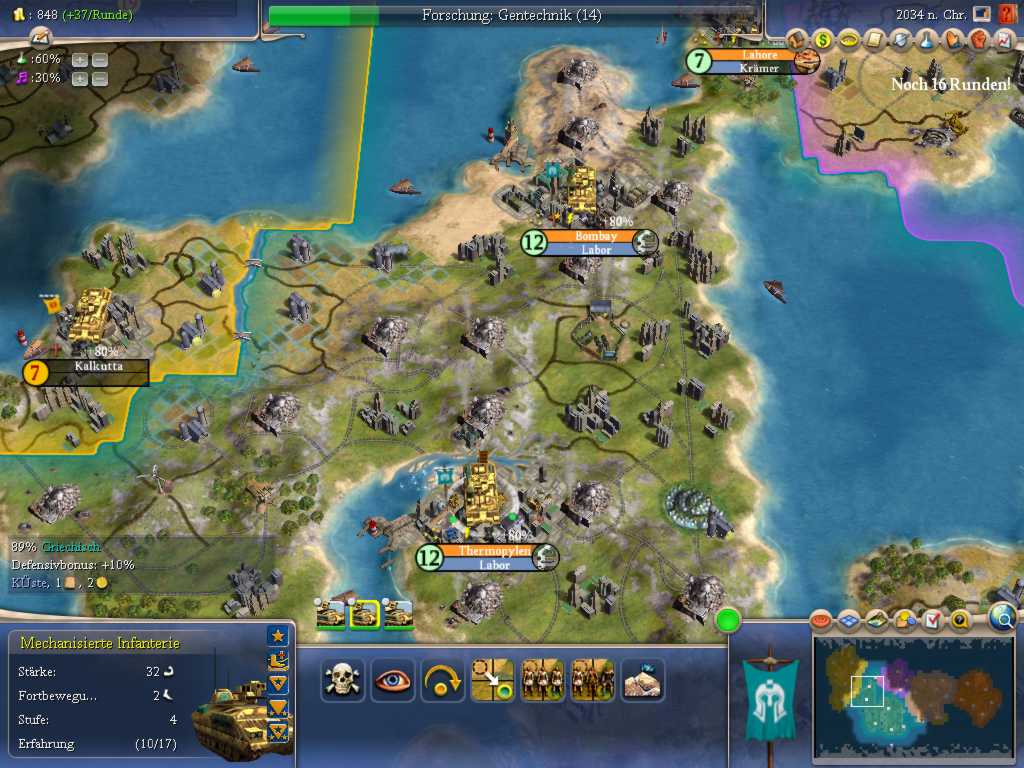Open the science advisor flask icon

pos(927,40)
